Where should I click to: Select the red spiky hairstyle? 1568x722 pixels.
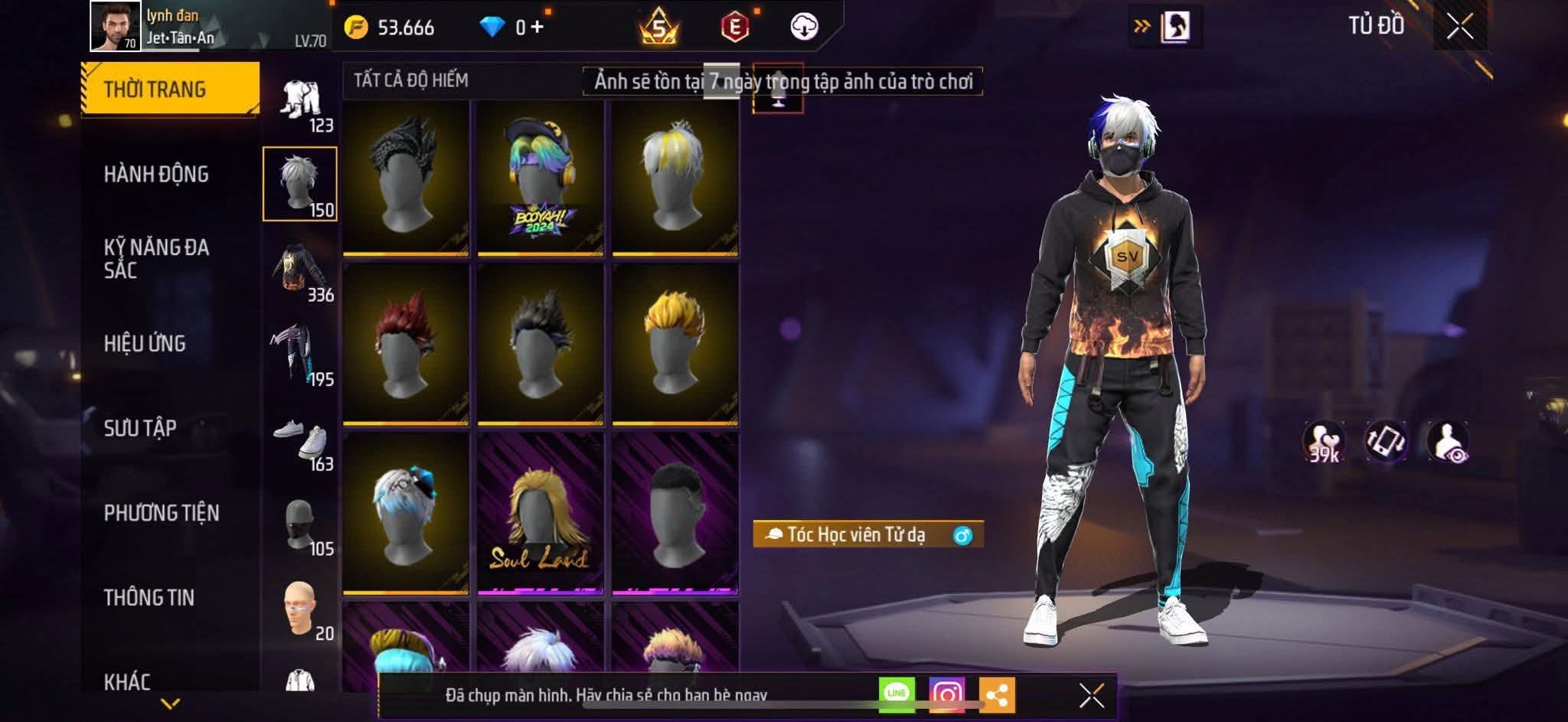pyautogui.click(x=405, y=344)
